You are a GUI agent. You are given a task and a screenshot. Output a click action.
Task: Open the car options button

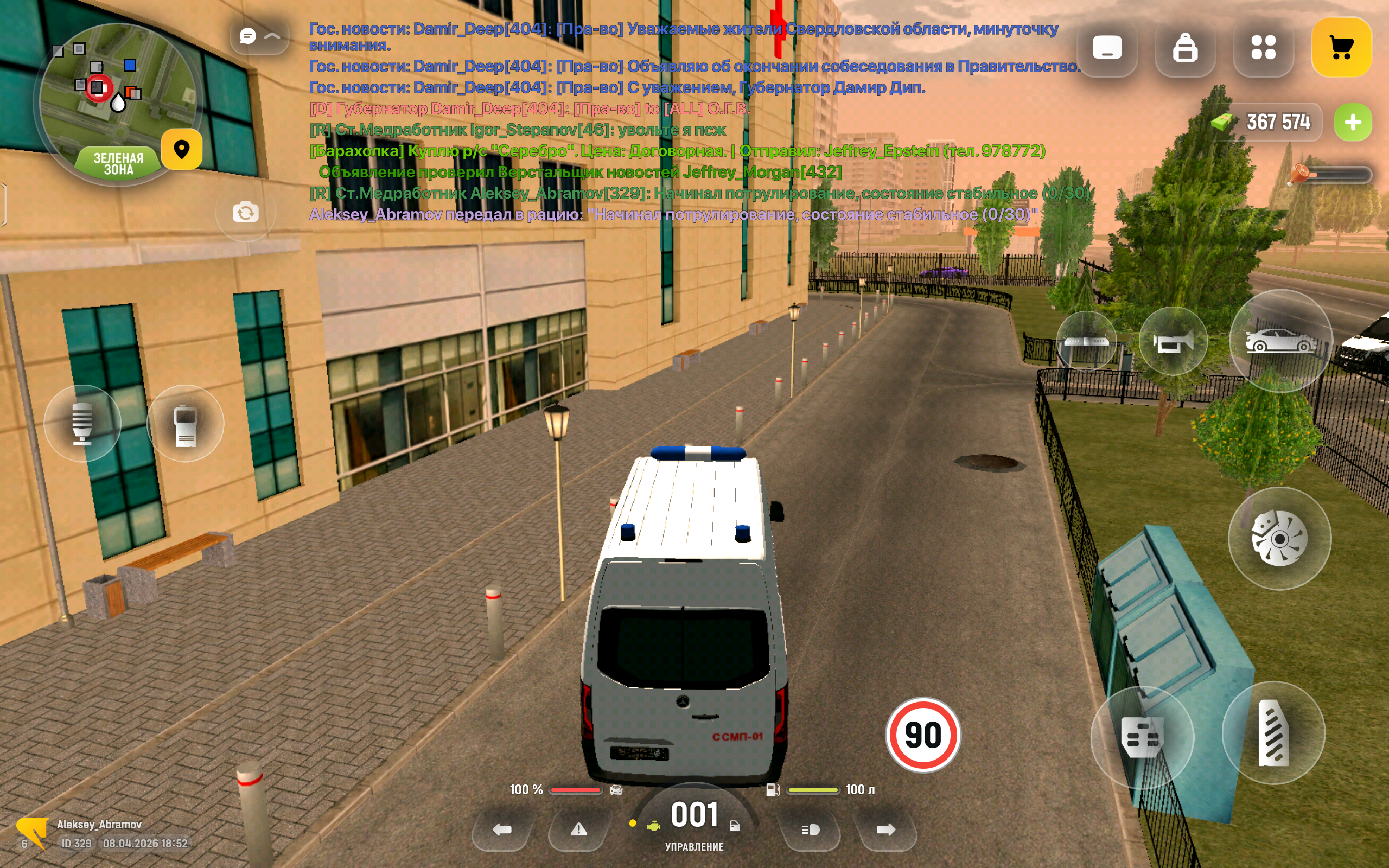pos(1280,341)
